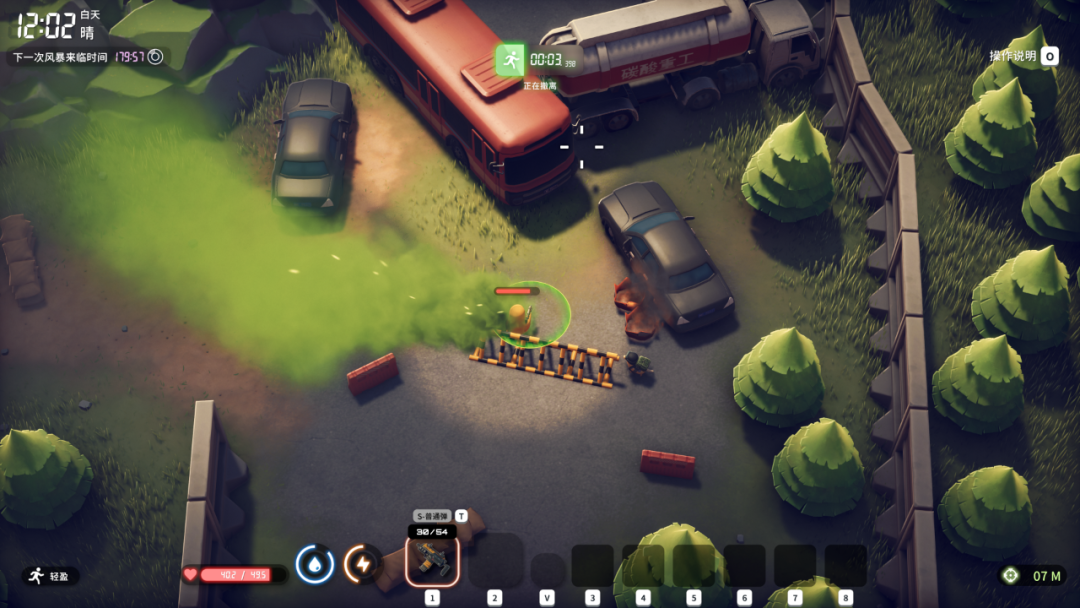
Task: Click the blue water droplet status icon
Action: (x=315, y=564)
